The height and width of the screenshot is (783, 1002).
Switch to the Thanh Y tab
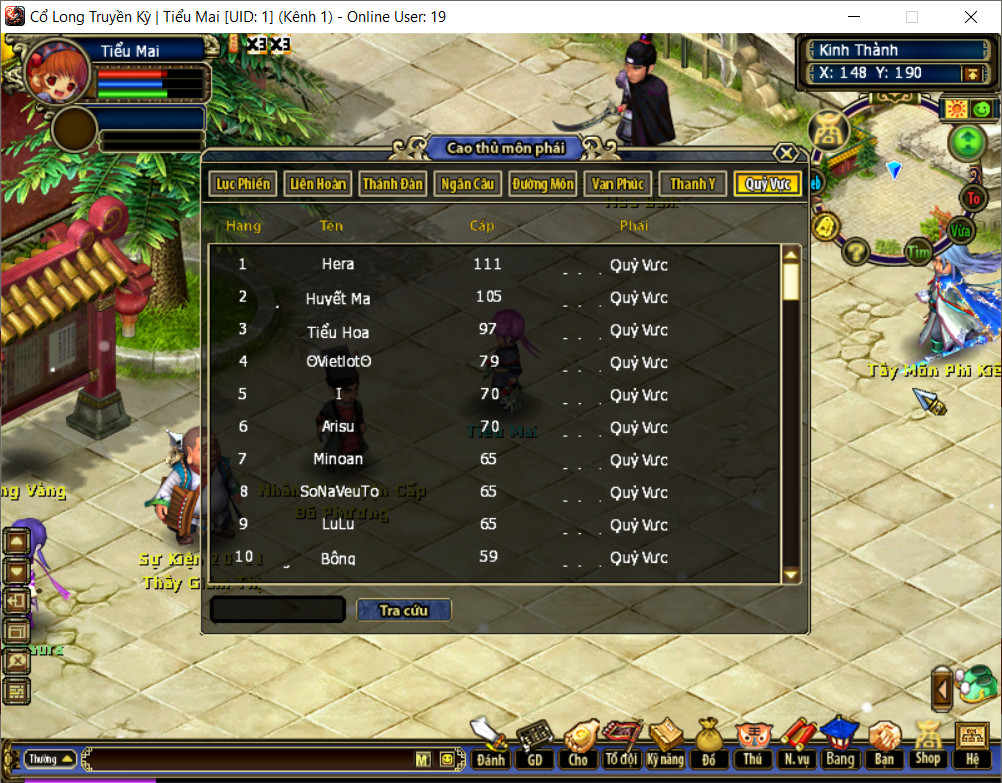[x=692, y=184]
